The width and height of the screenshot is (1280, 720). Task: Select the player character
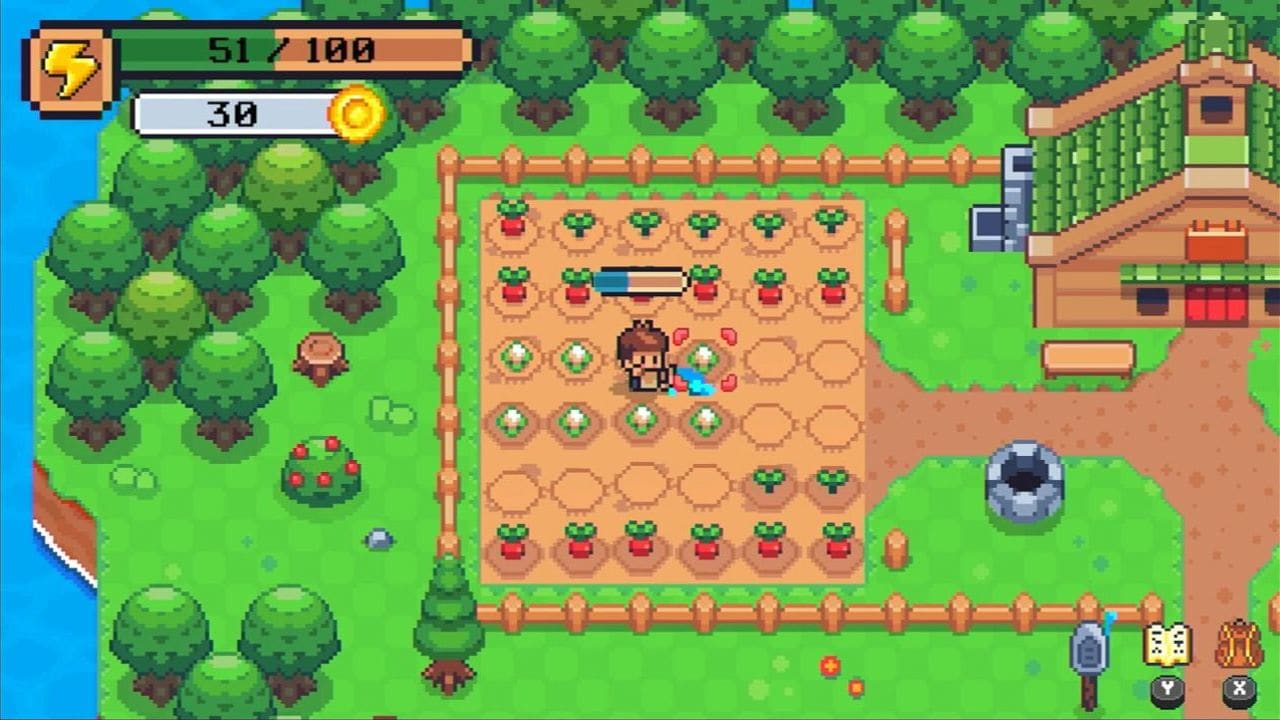tap(644, 360)
